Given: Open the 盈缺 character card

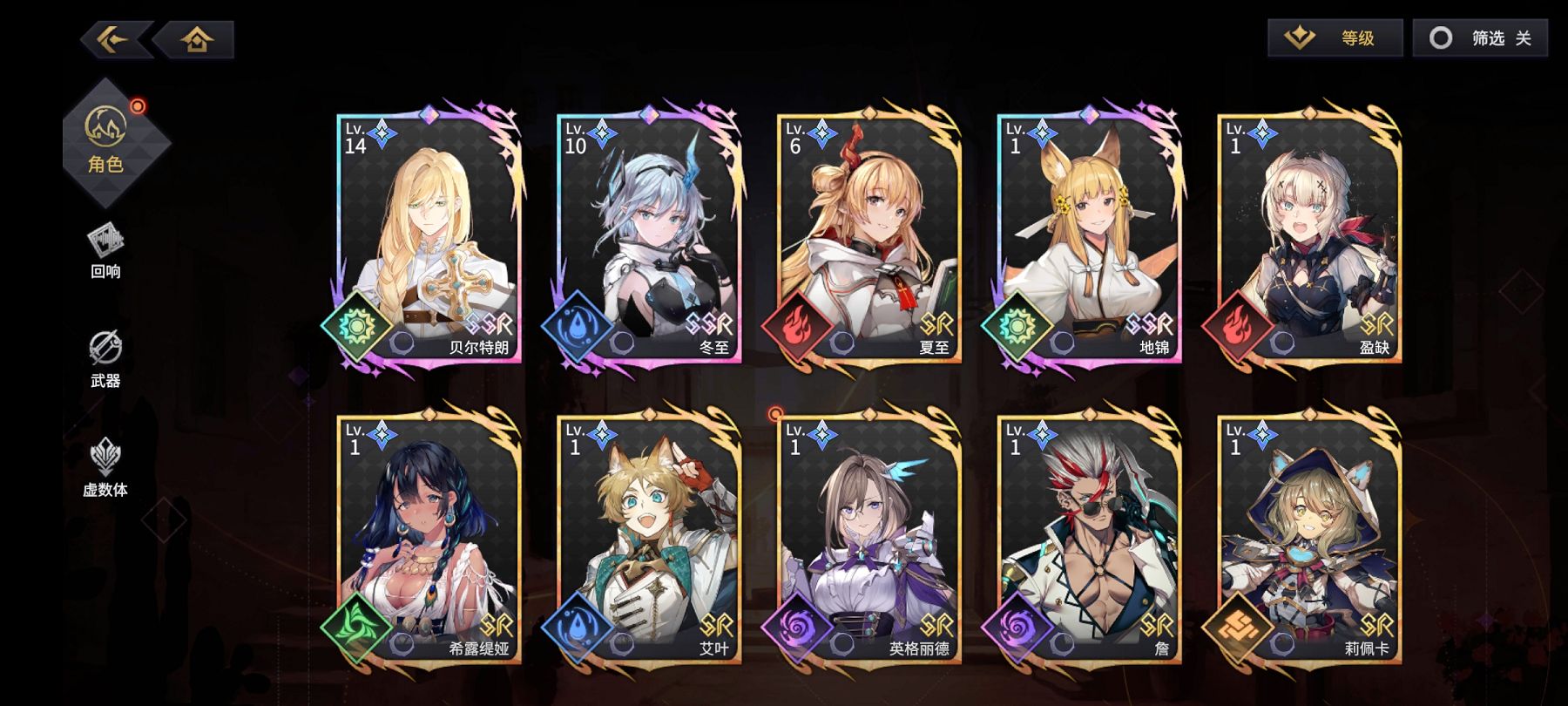Looking at the screenshot, I should click(1309, 237).
